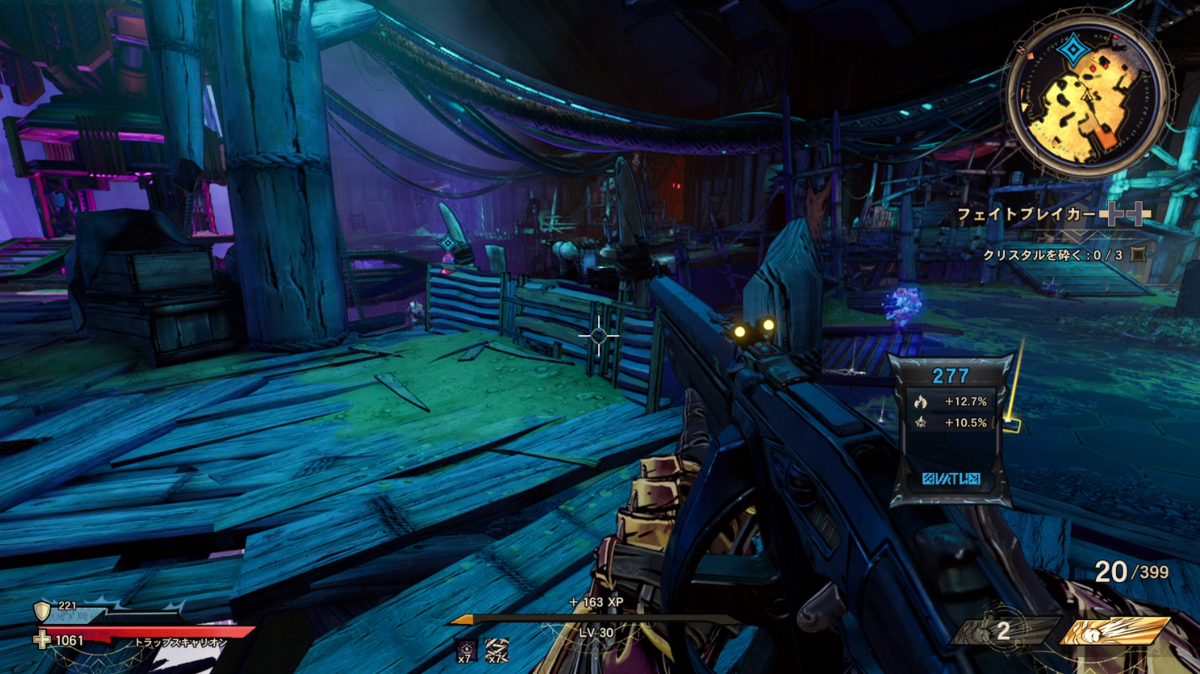Select the grey spell slot showing 2
This screenshot has width=1200, height=674.
pyautogui.click(x=1004, y=632)
